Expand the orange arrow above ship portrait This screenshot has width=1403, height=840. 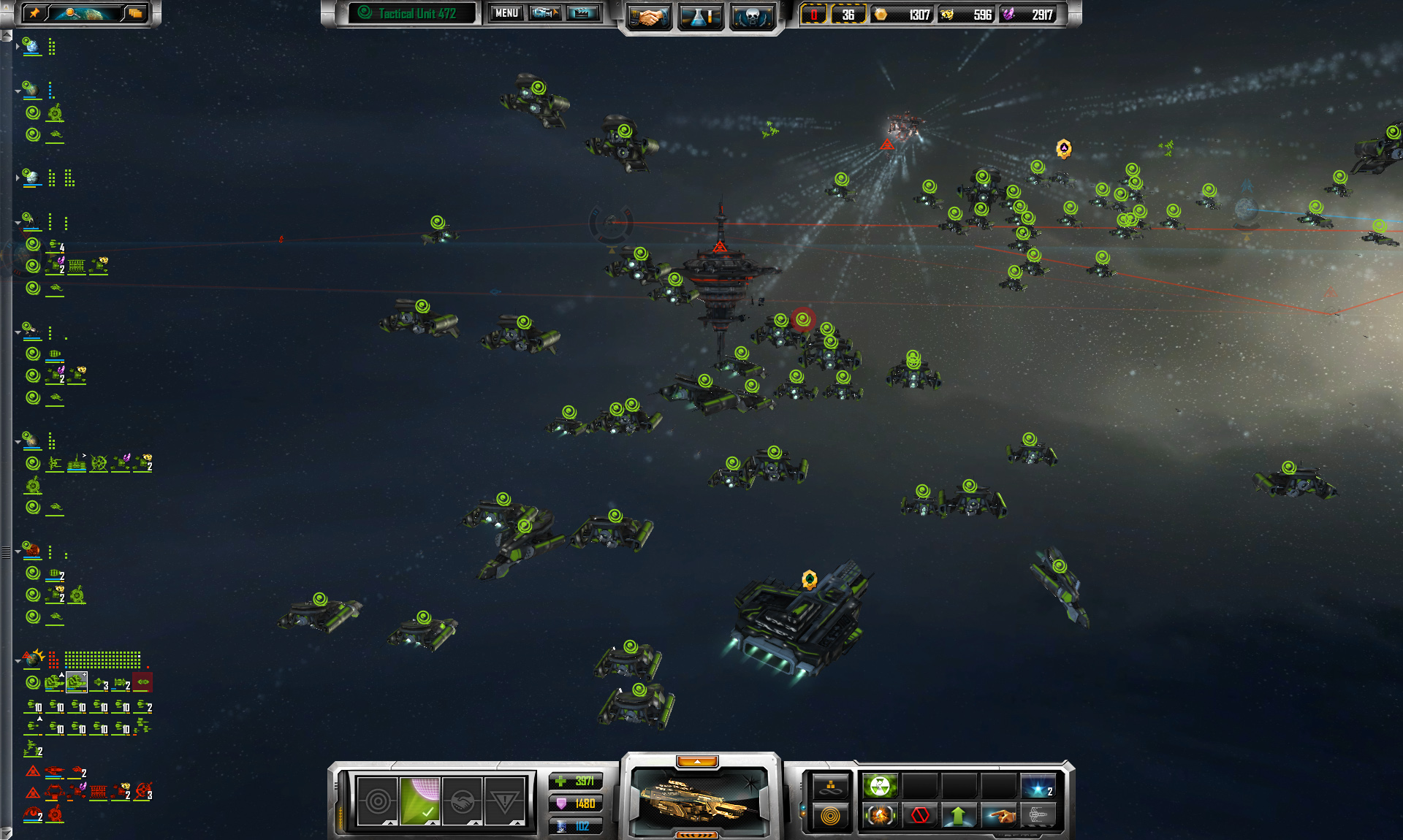tap(697, 762)
